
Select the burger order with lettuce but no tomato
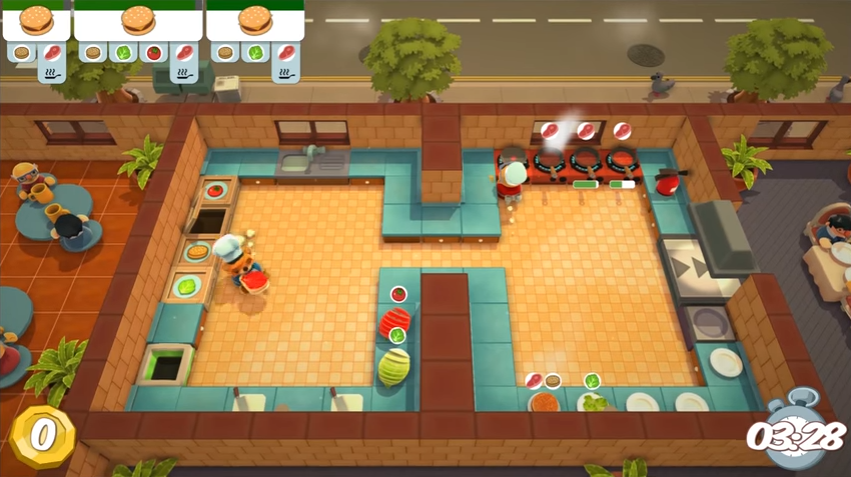255,21
